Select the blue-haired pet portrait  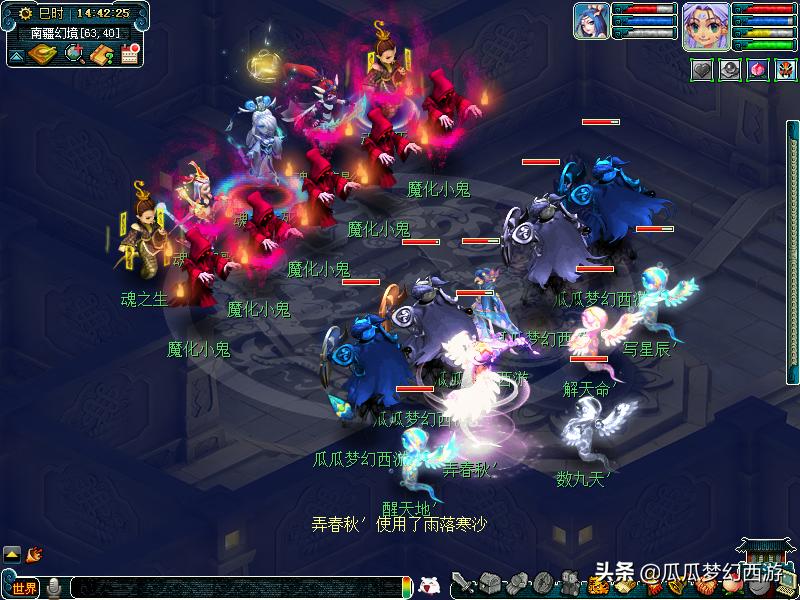coord(591,21)
